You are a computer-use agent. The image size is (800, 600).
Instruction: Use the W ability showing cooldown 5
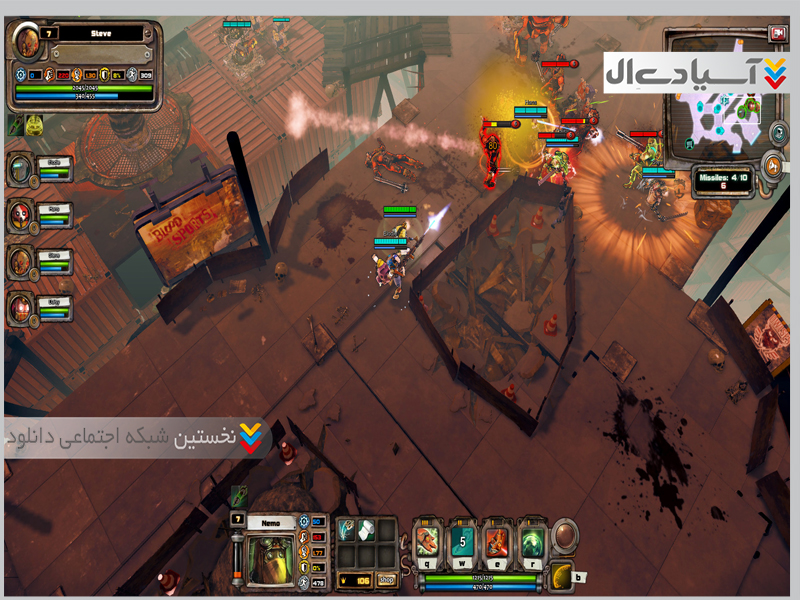(x=462, y=543)
